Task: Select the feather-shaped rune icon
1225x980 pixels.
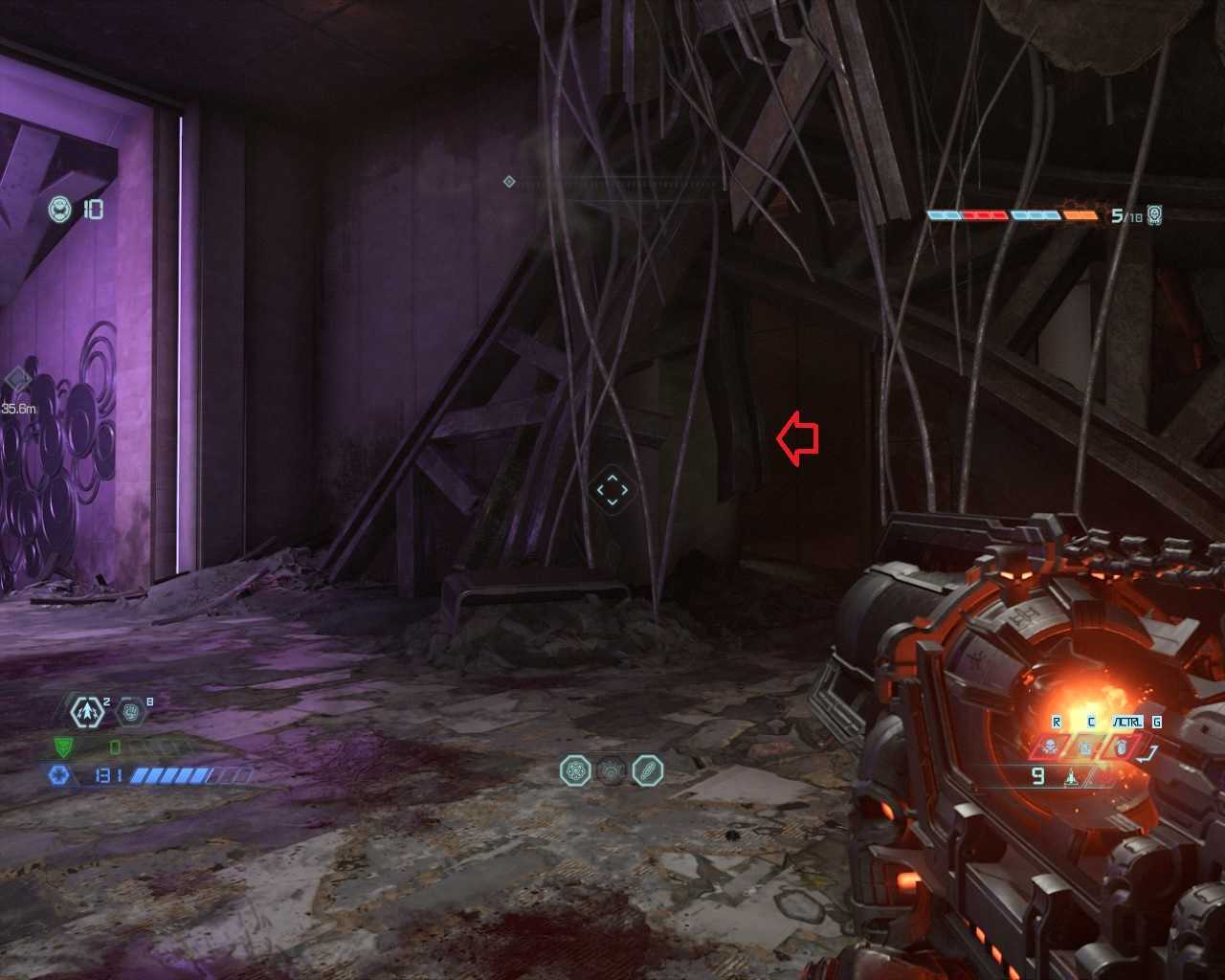Action: click(x=648, y=770)
